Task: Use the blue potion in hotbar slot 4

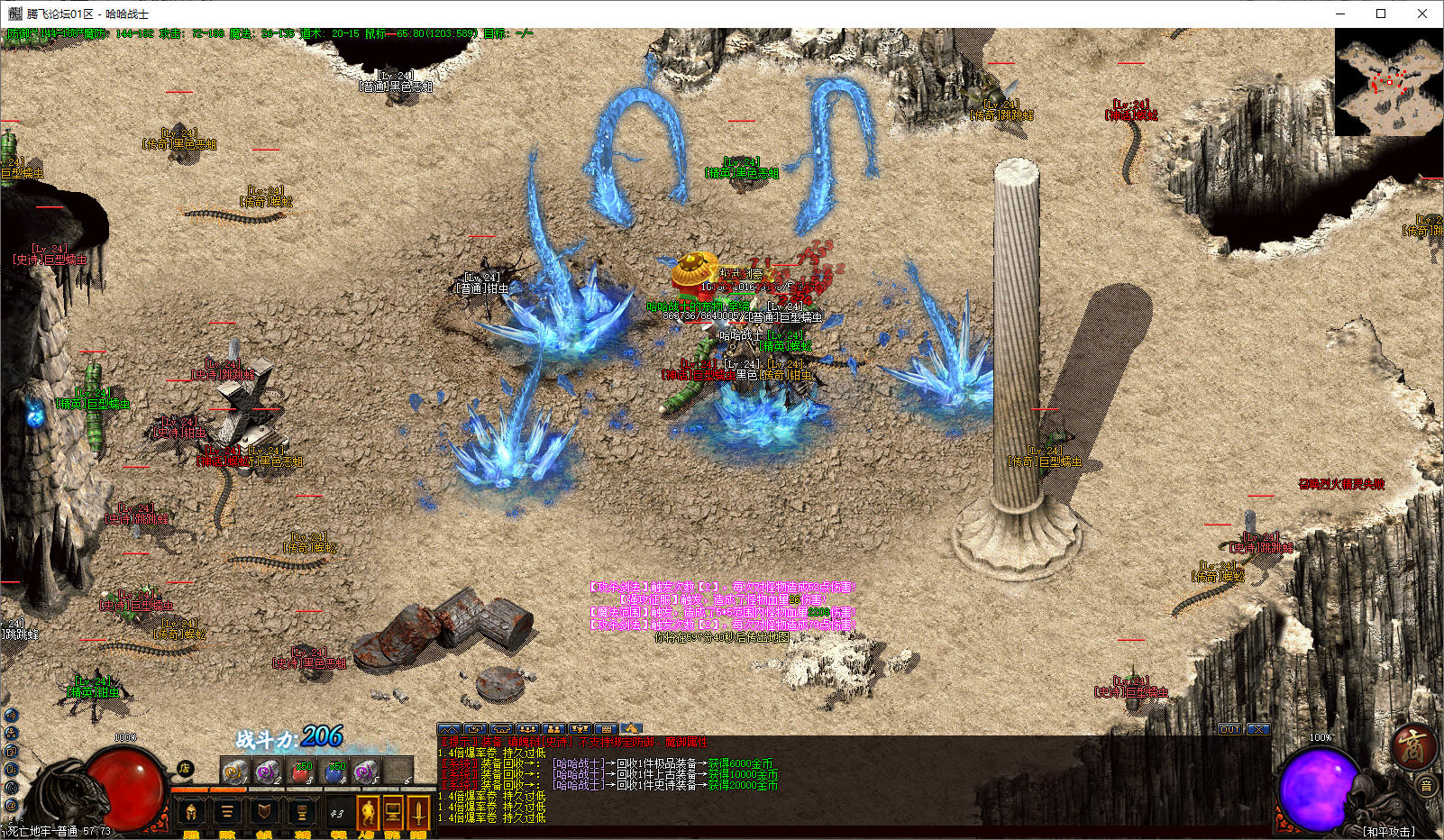Action: [334, 772]
